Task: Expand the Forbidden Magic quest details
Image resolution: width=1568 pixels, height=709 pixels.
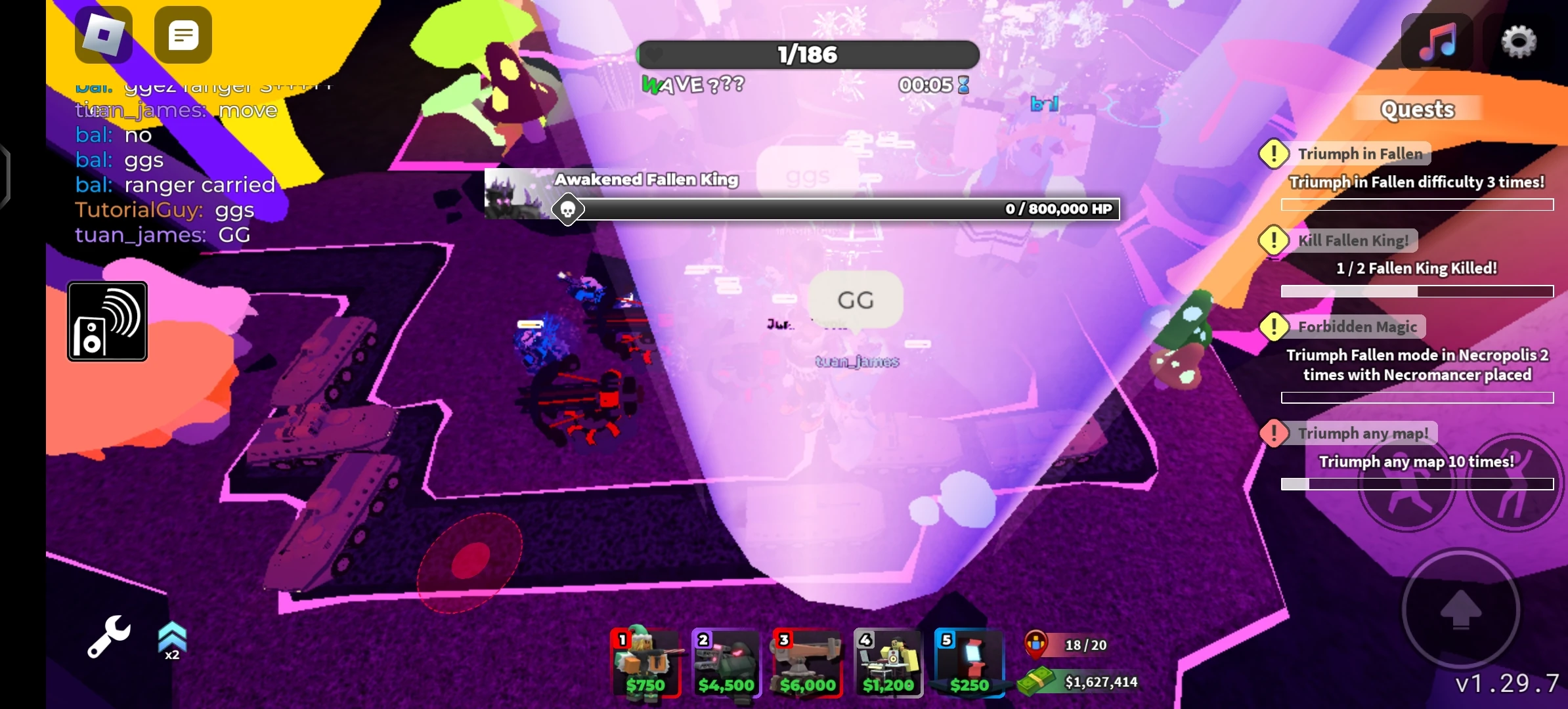Action: click(x=1359, y=326)
